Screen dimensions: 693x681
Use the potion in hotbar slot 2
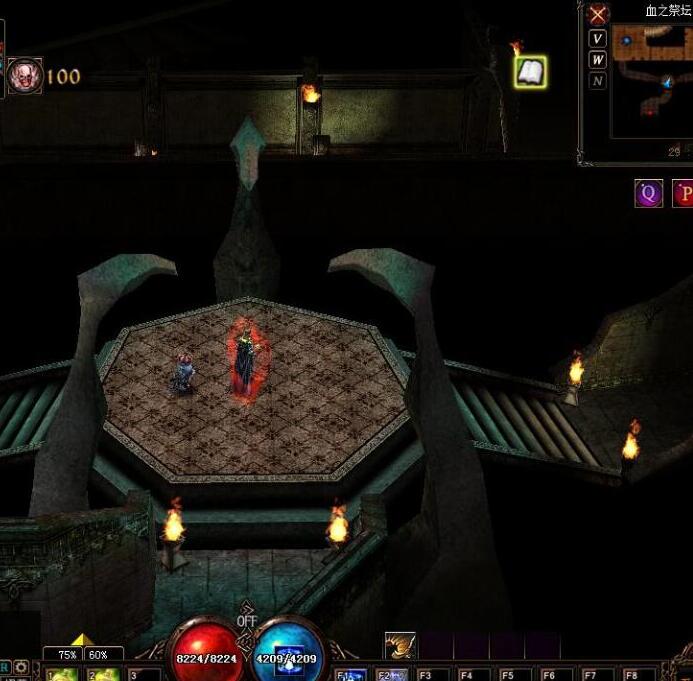[x=102, y=674]
